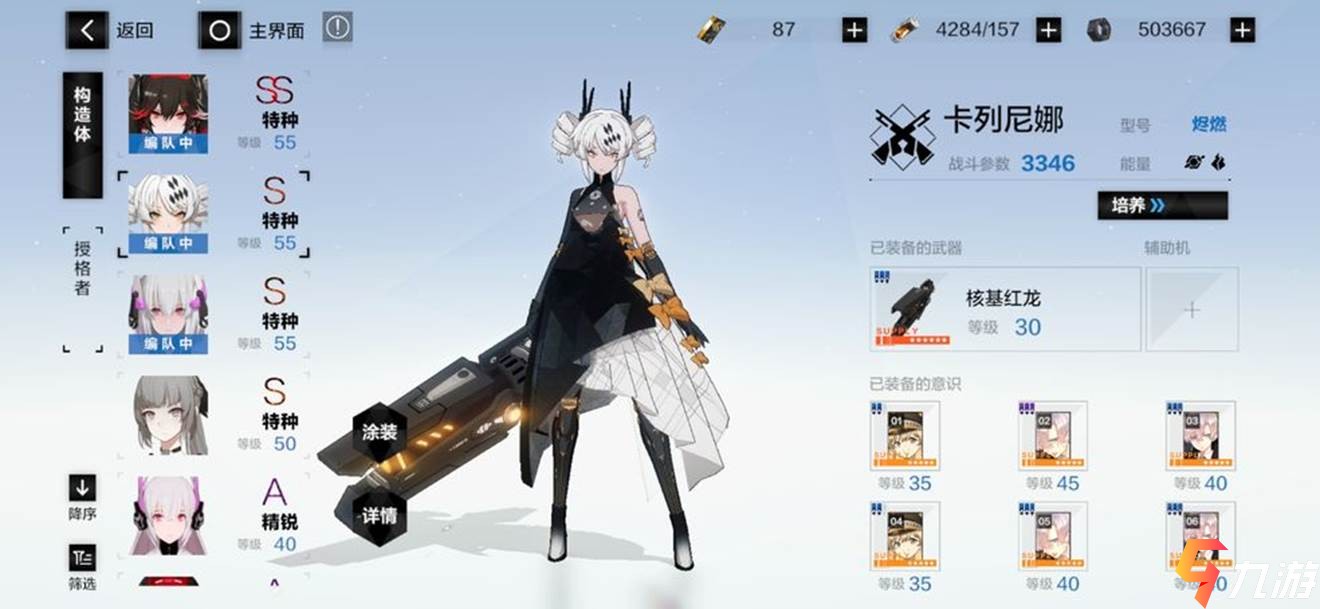Open memory slot 02
Screen dimensions: 1320x609
point(1052,436)
